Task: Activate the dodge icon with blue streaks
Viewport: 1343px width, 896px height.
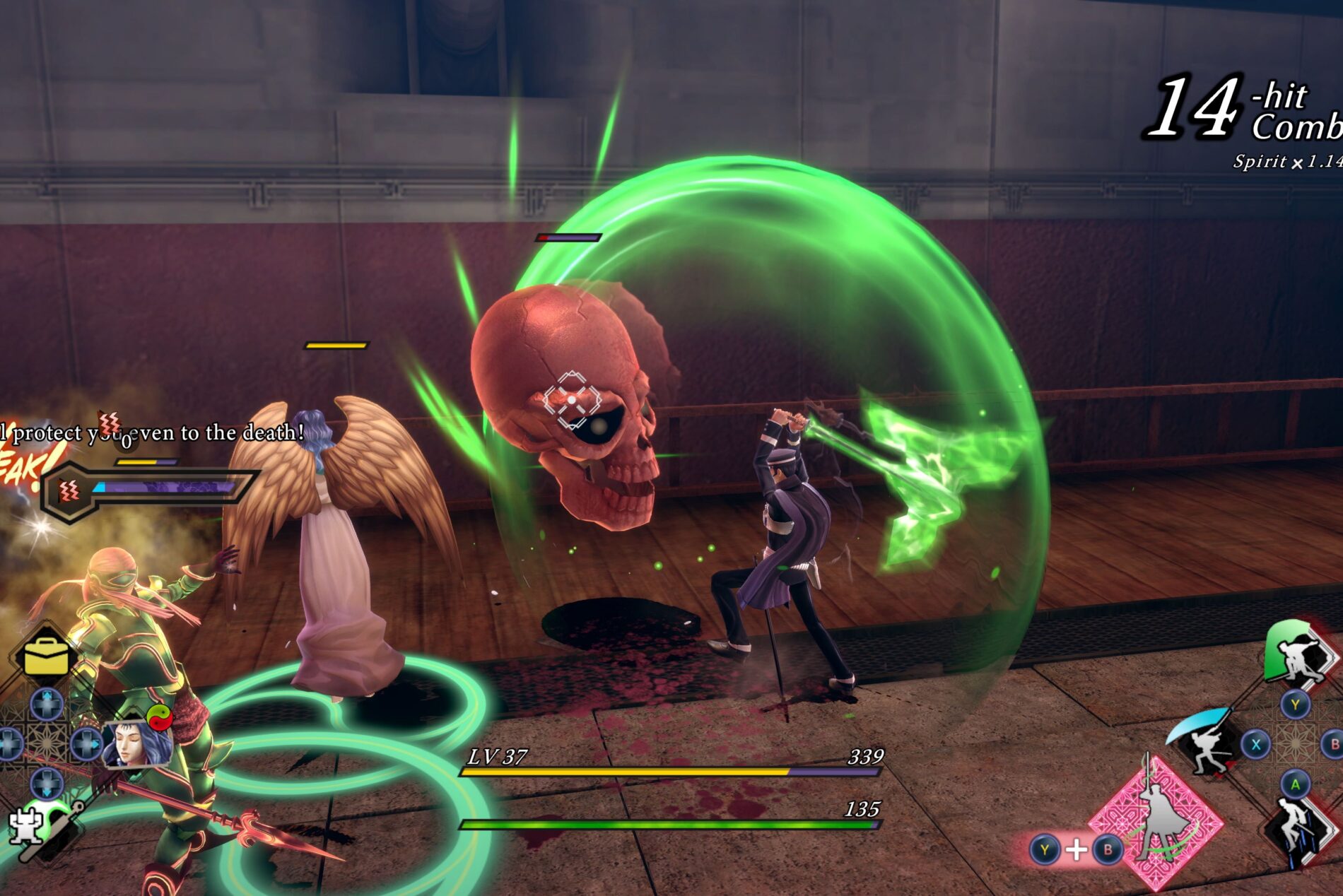Action: tap(1297, 832)
